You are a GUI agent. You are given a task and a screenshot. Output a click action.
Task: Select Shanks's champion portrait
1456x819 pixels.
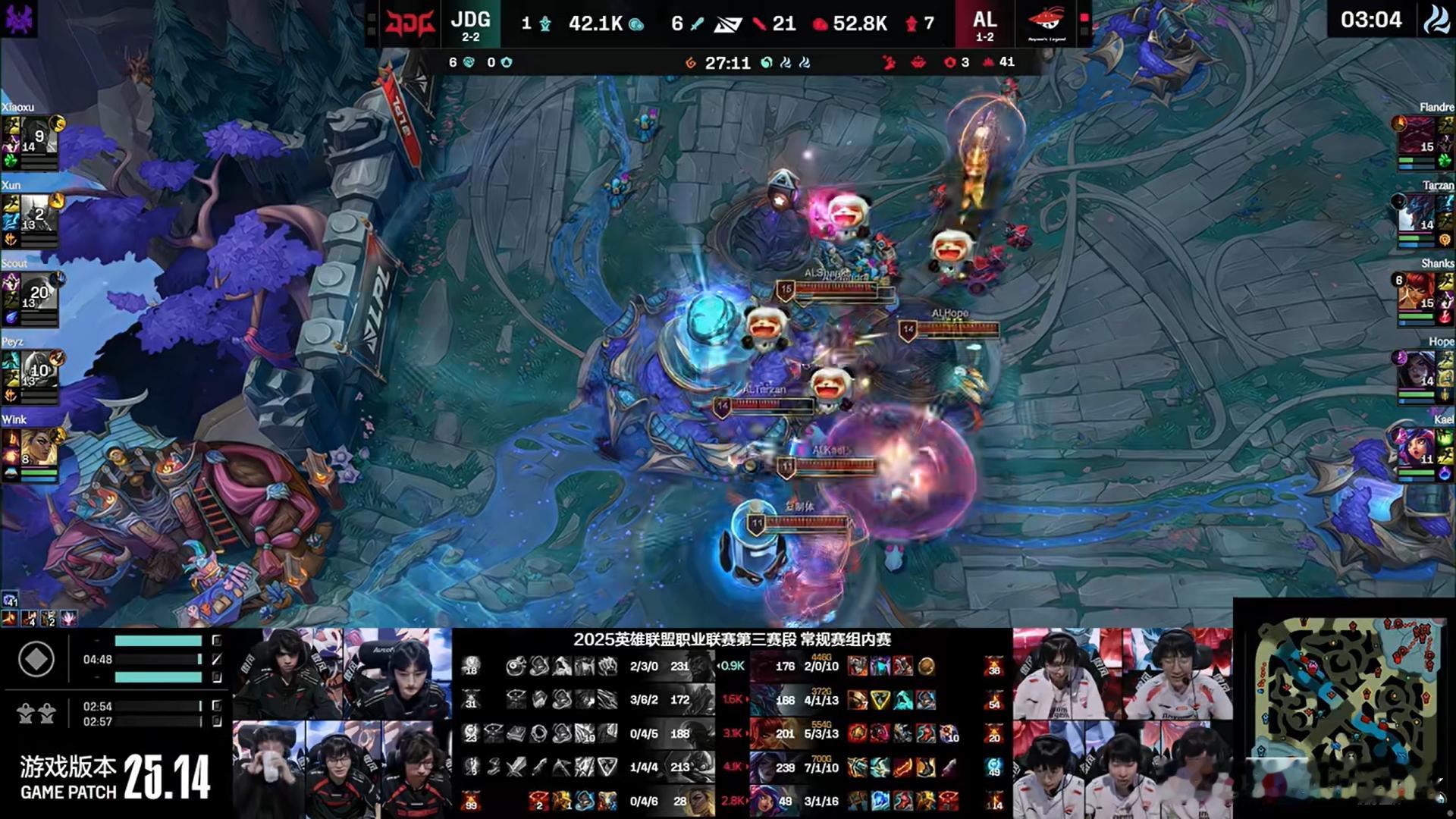pos(1417,293)
